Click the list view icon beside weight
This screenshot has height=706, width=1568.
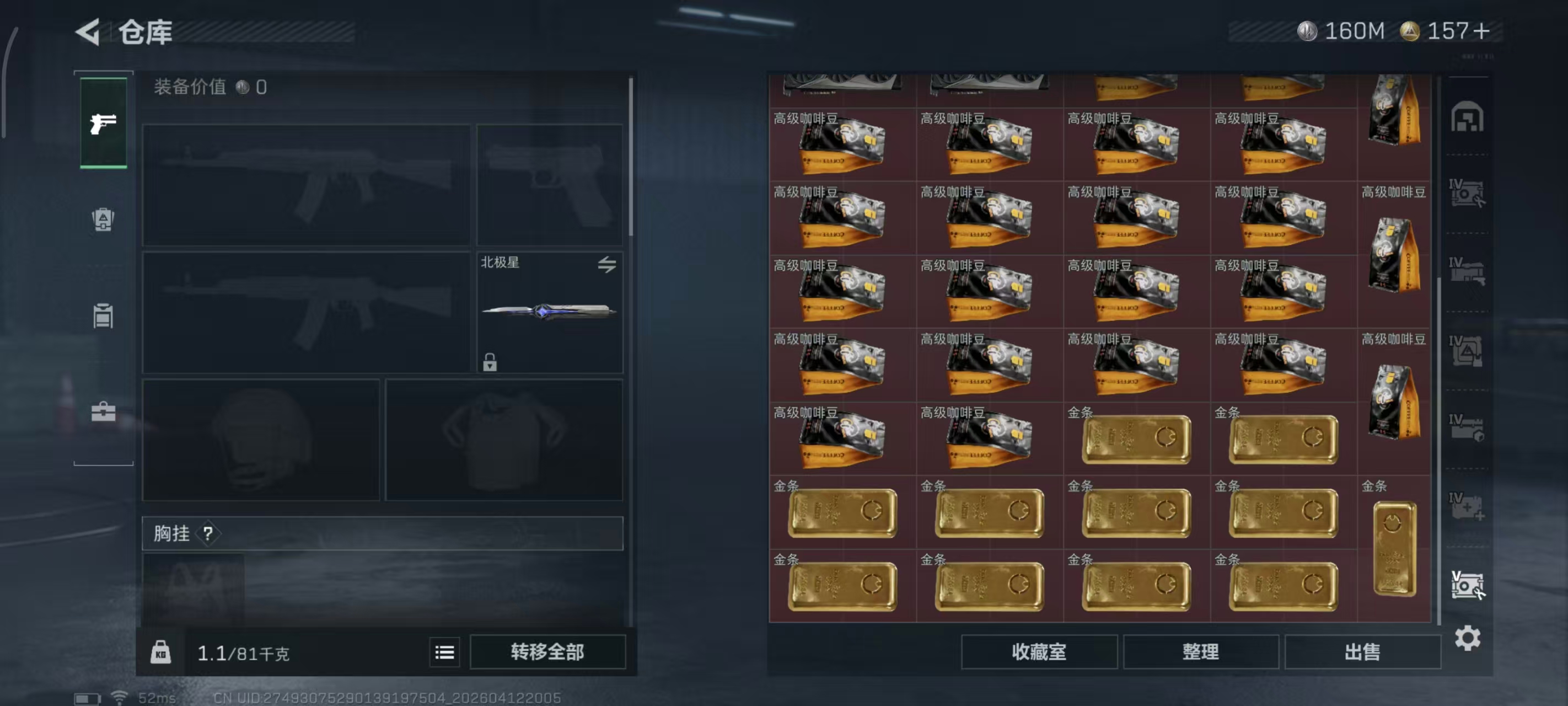pos(445,652)
